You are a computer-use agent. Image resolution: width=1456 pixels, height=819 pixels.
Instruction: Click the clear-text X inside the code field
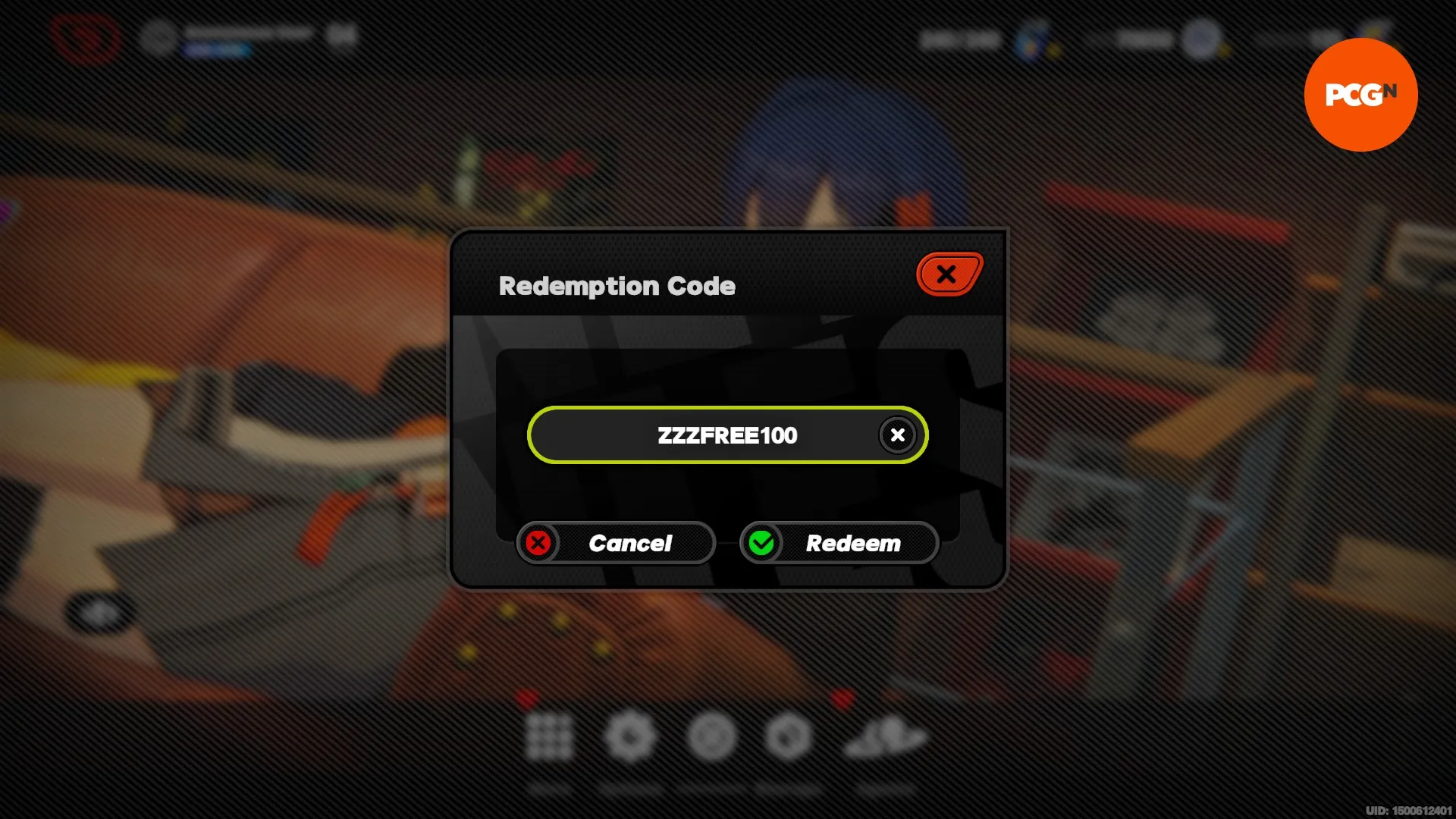tap(897, 435)
